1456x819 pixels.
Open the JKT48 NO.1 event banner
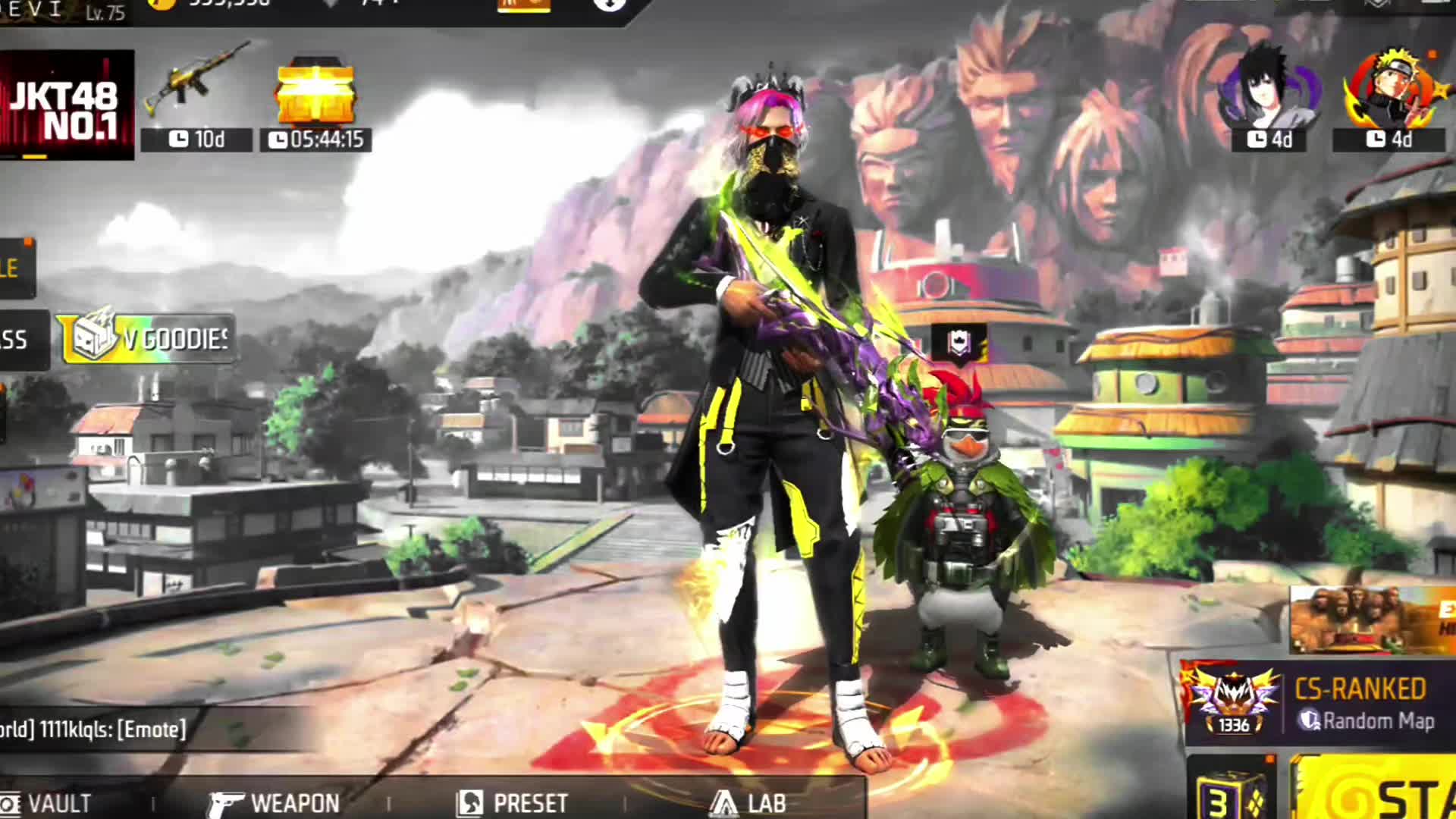(67, 105)
